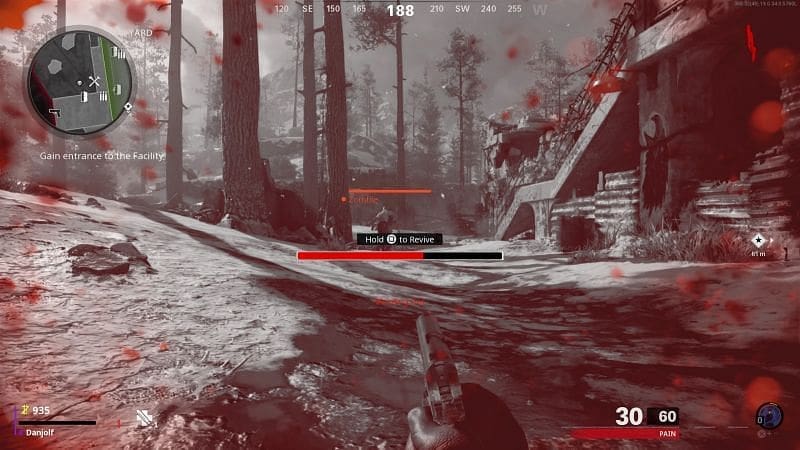Click the muted microphone icon
The image size is (800, 450).
146,417
